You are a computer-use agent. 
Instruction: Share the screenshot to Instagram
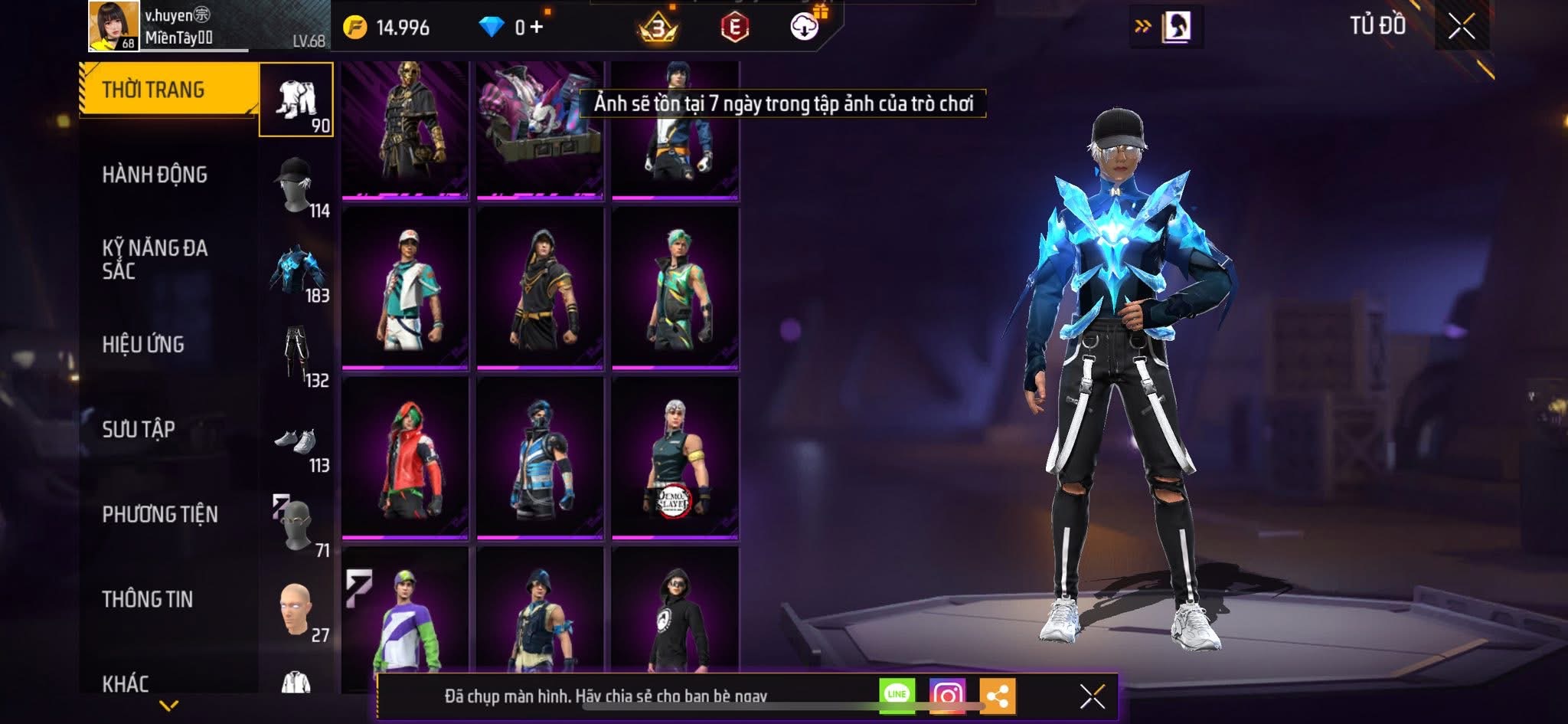(947, 695)
